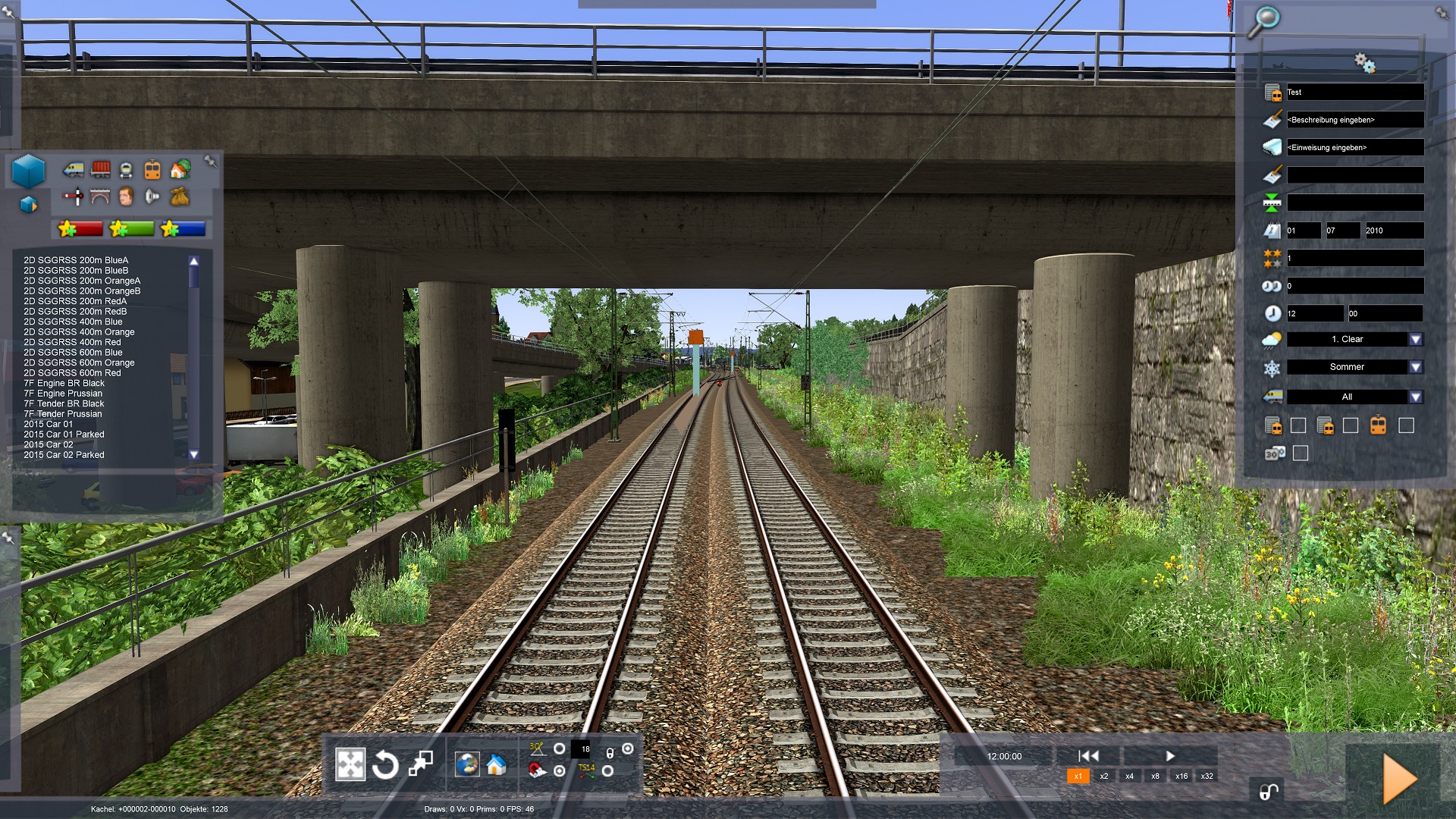Pick the '2D SGGRSS 400m Orange' list entry
This screenshot has width=1456, height=819.
[79, 332]
